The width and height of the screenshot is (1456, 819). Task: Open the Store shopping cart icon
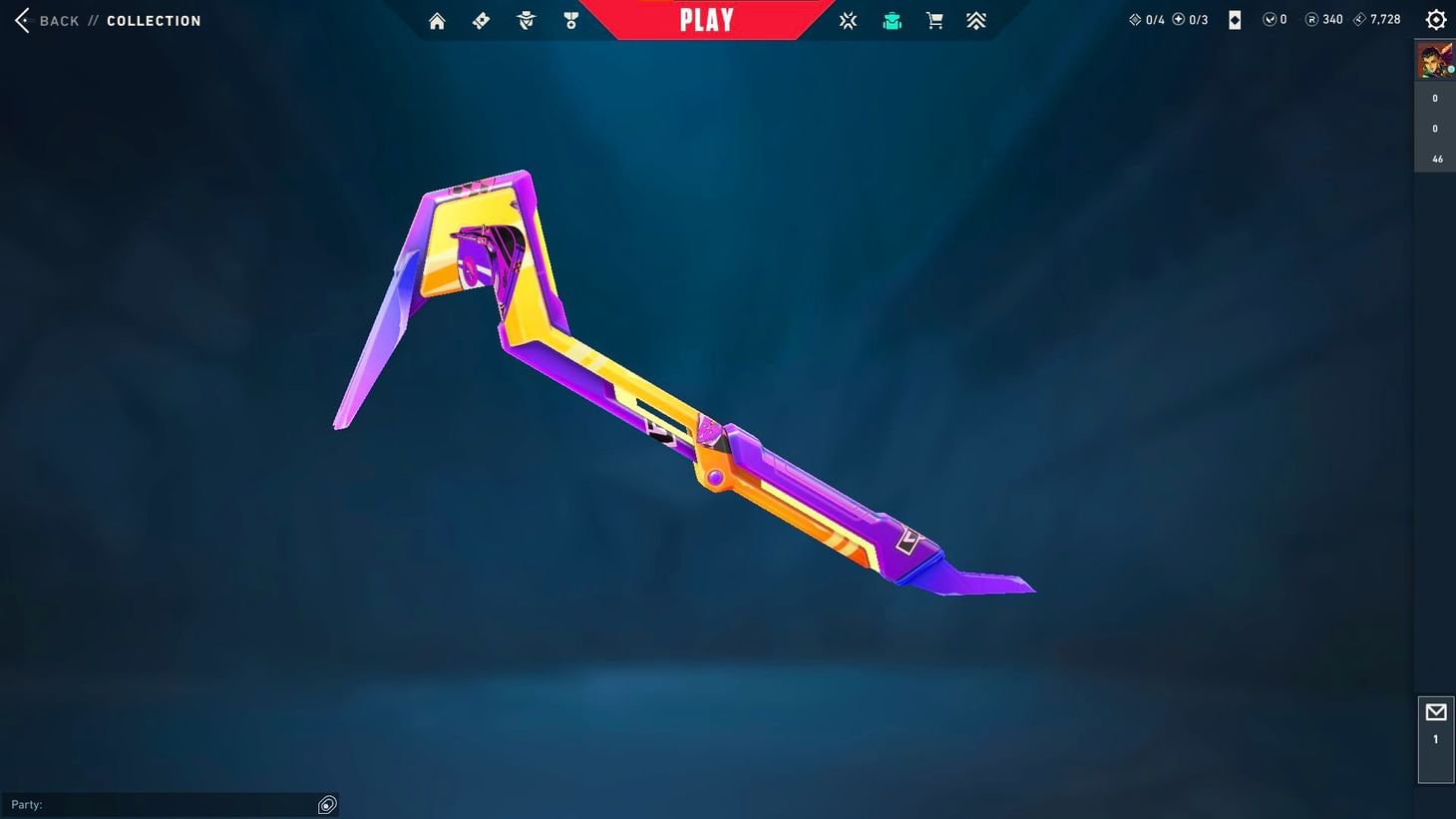point(934,20)
